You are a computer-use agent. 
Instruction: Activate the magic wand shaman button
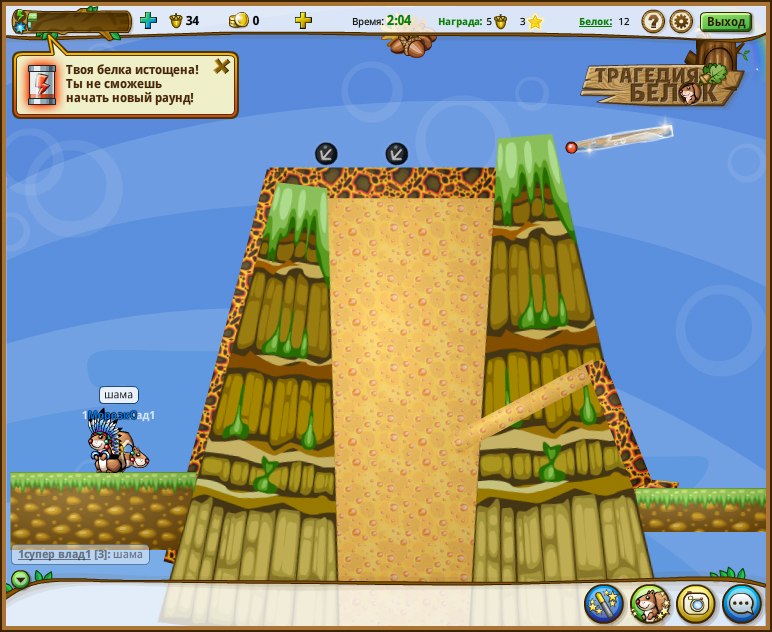click(604, 603)
